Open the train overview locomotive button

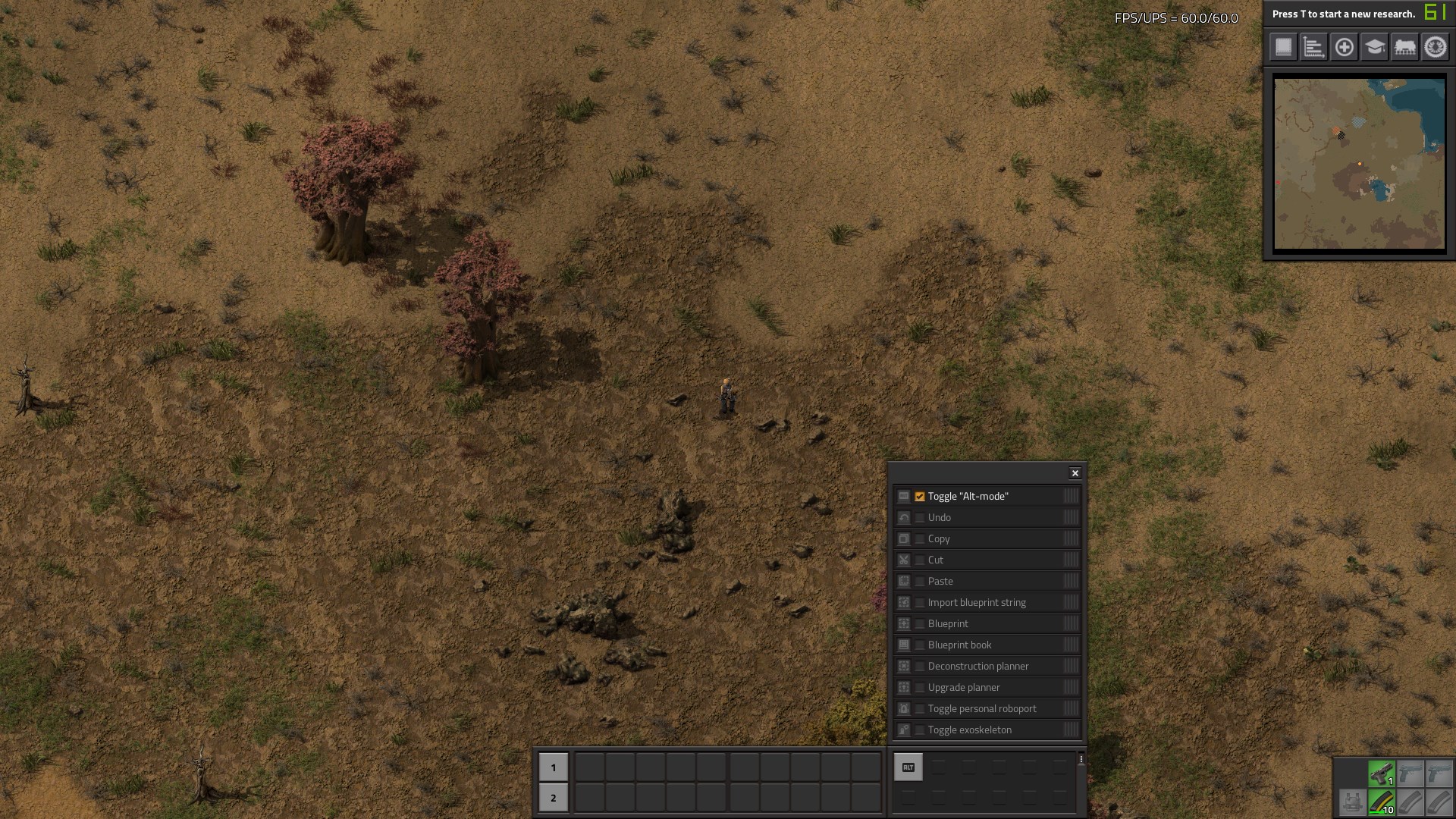(x=1404, y=47)
